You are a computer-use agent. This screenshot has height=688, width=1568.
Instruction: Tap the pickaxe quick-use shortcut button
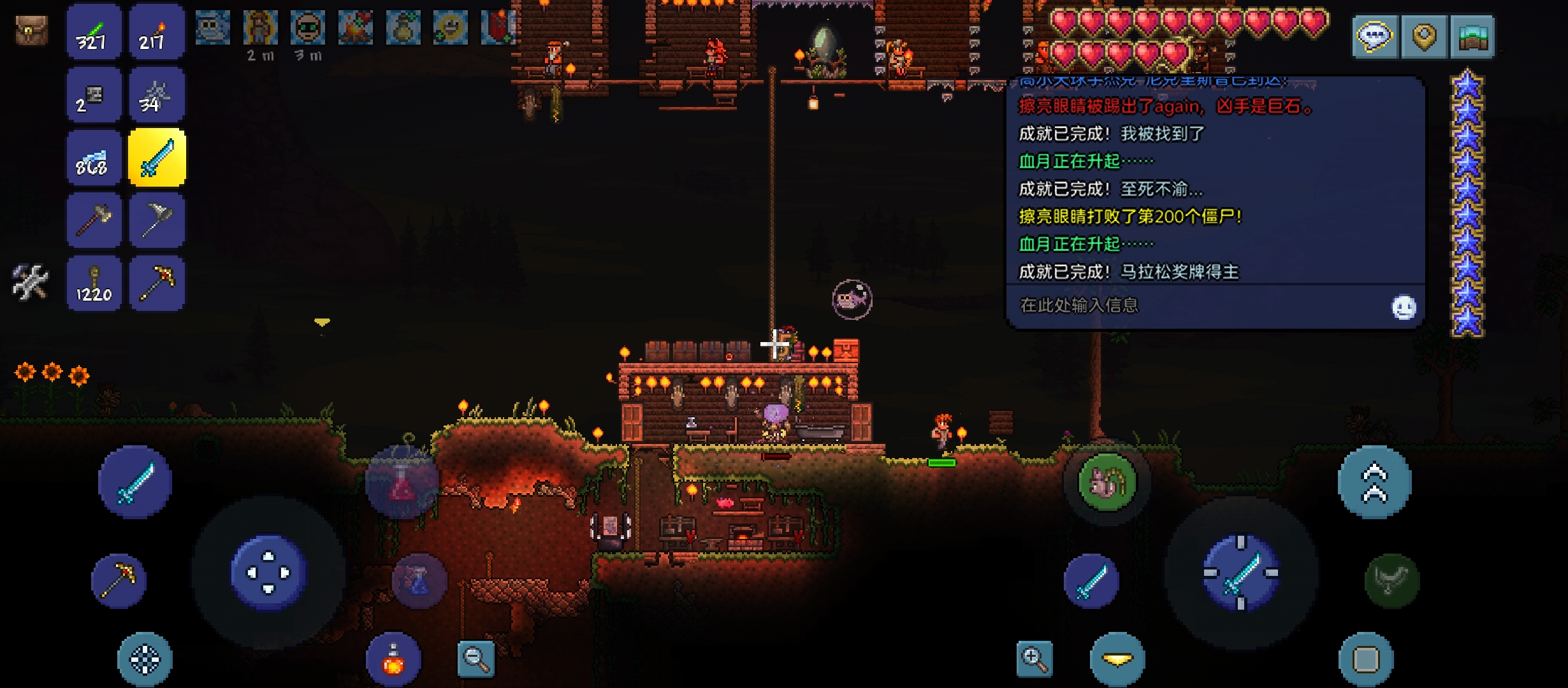point(119,580)
